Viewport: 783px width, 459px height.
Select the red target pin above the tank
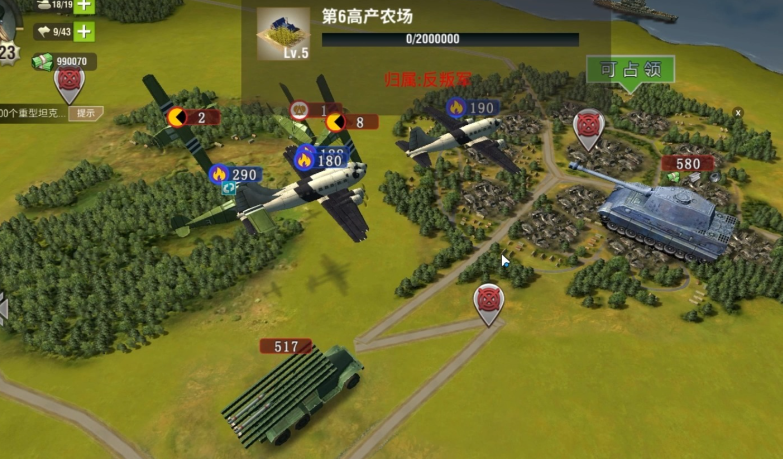pos(588,128)
